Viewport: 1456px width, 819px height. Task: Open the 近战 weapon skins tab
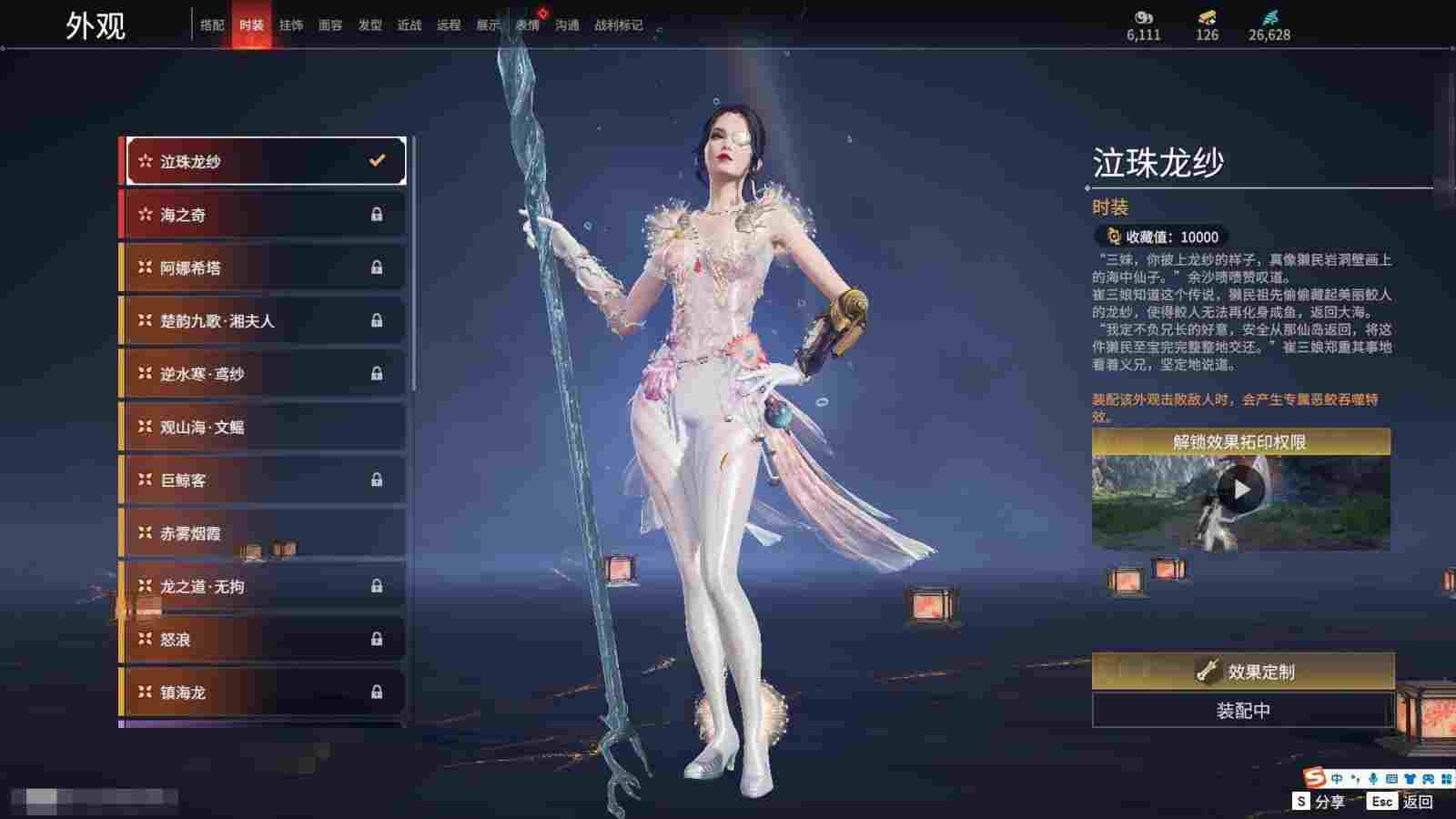point(409,25)
